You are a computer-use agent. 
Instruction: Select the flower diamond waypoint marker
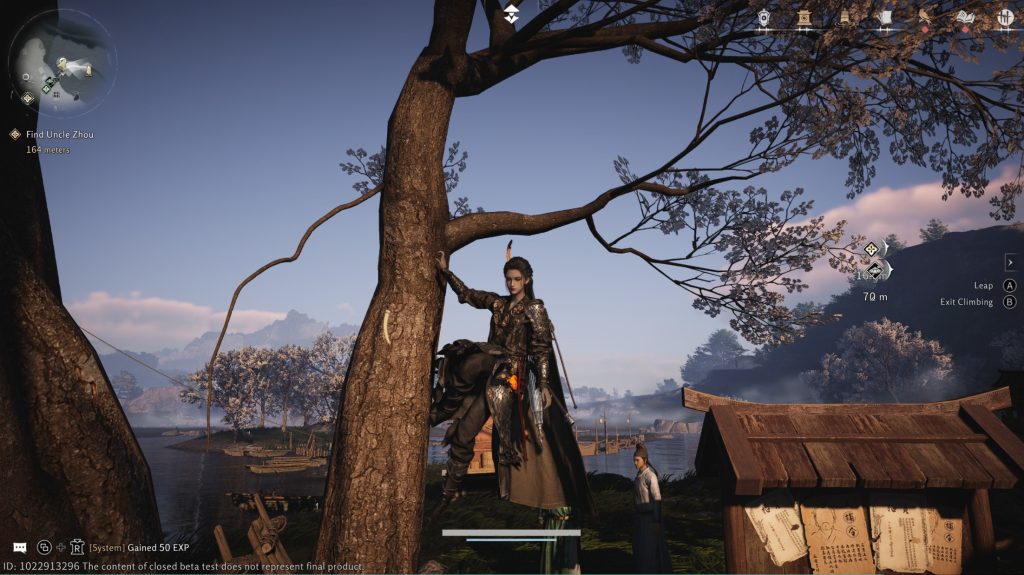pos(871,249)
